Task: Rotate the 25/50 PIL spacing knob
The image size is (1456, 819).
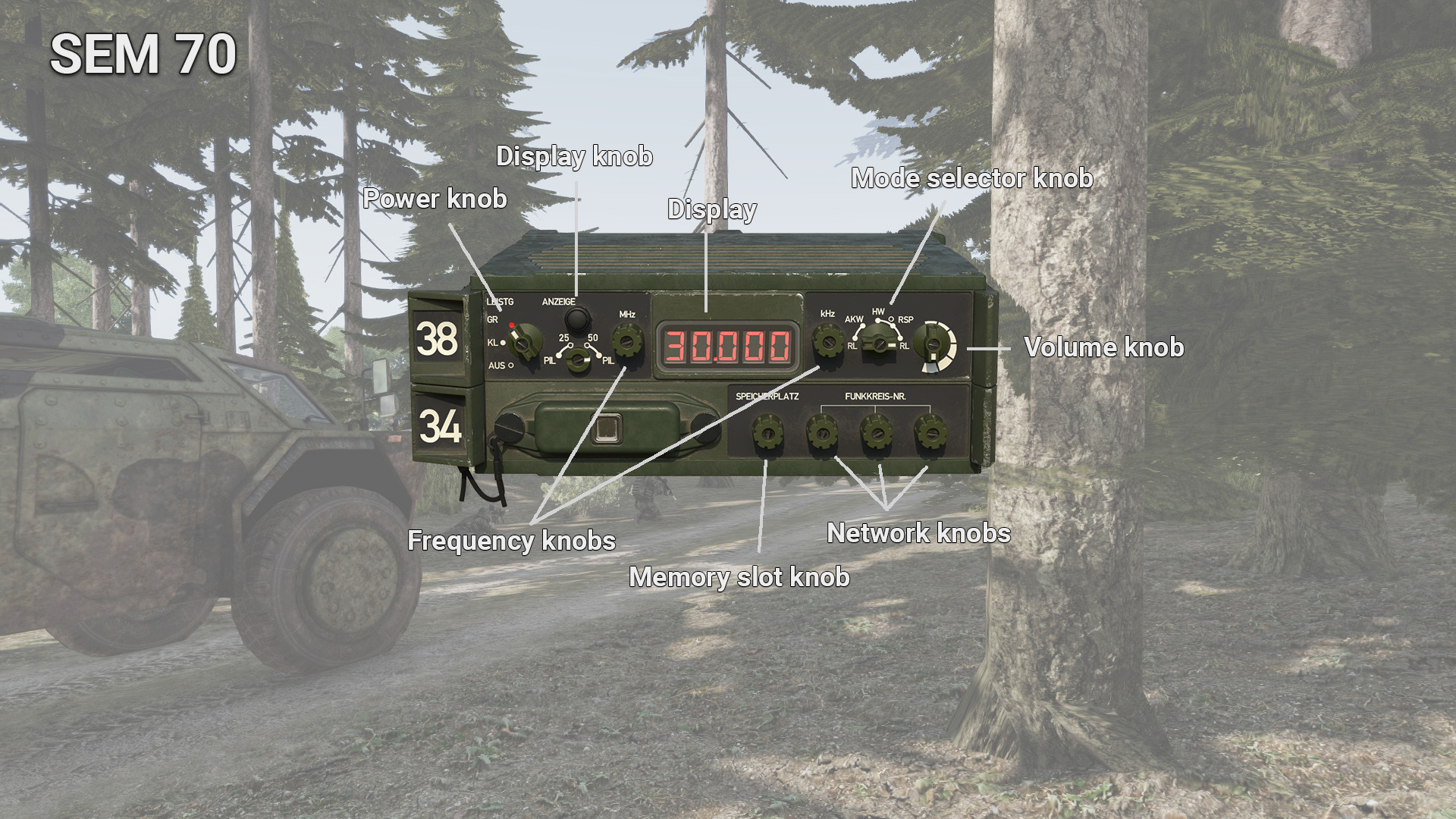Action: (x=579, y=359)
